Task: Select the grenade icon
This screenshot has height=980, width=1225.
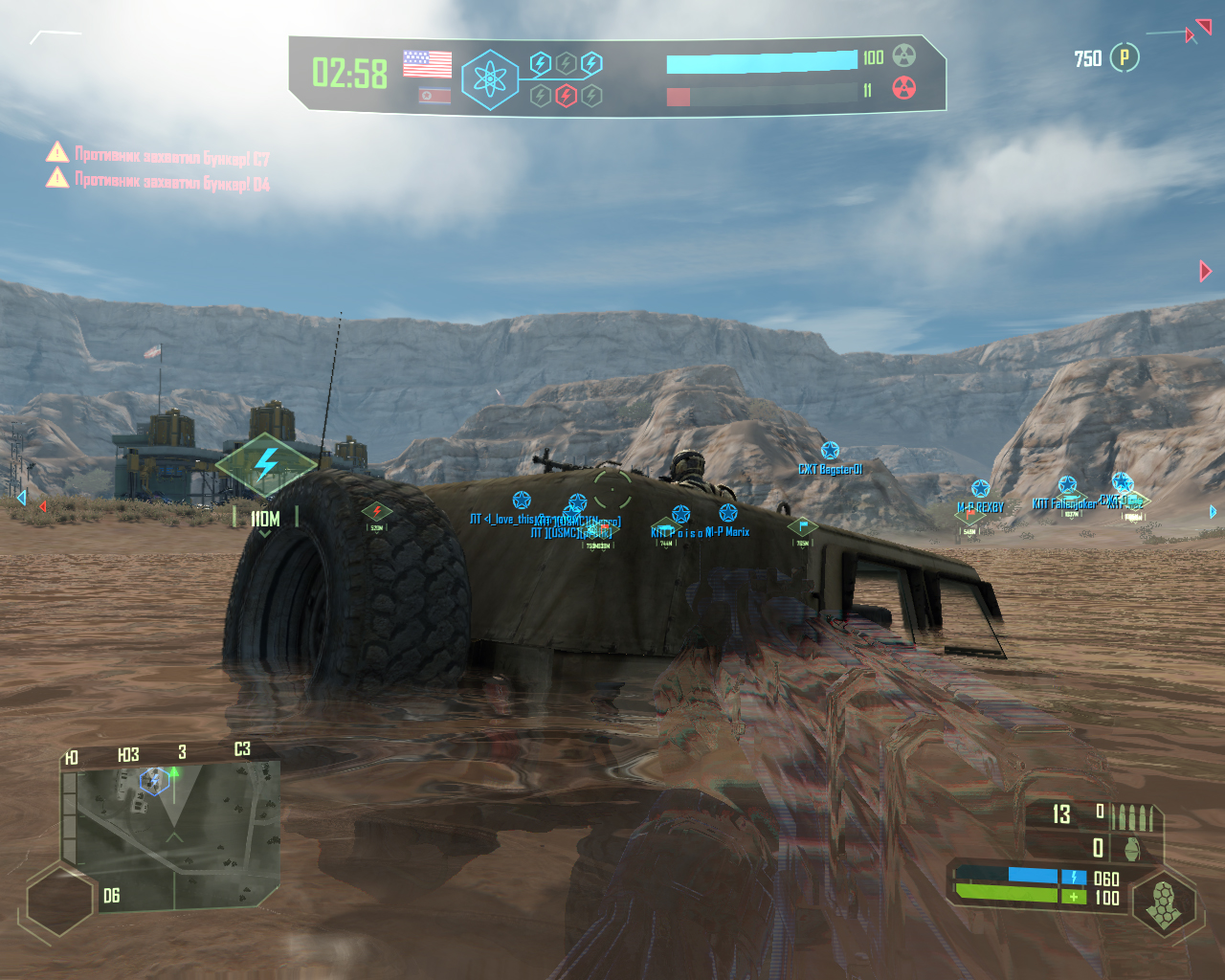Action: [1132, 848]
